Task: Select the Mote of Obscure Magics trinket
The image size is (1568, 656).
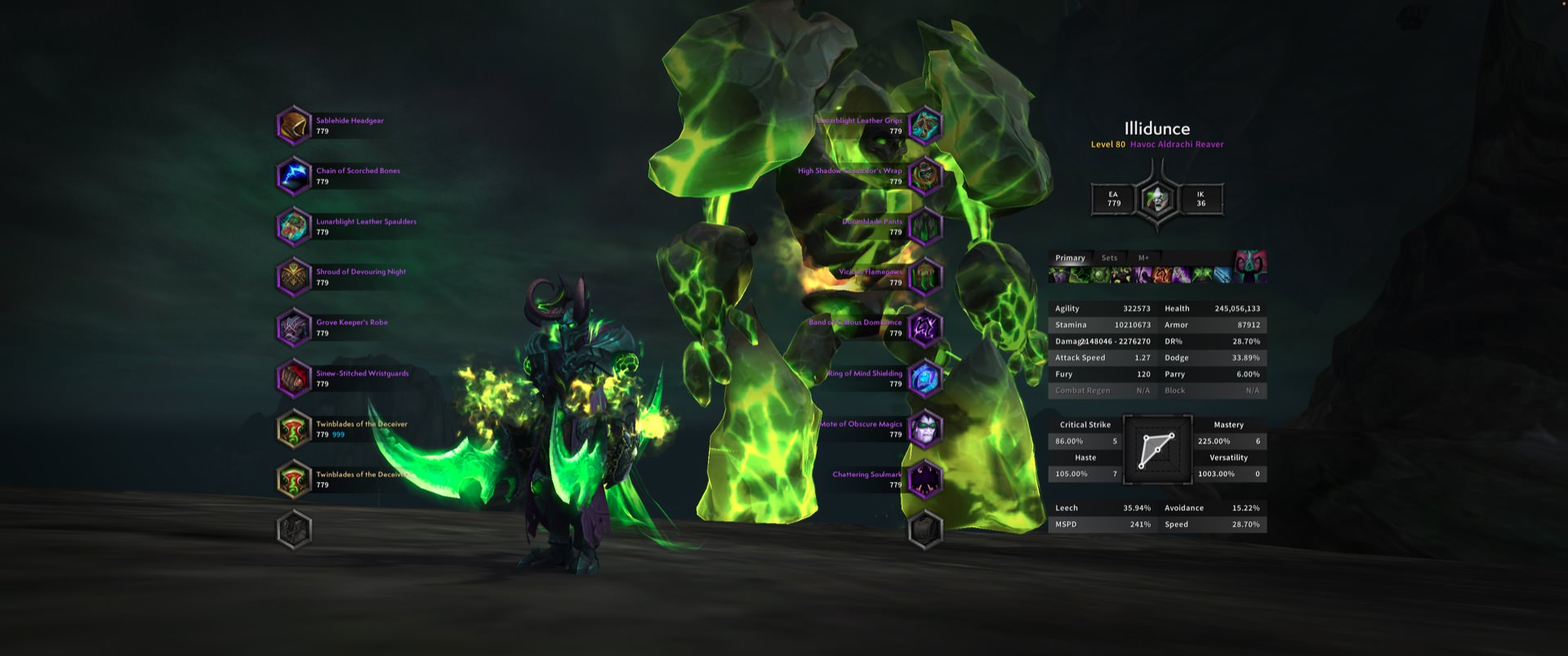Action: 925,430
